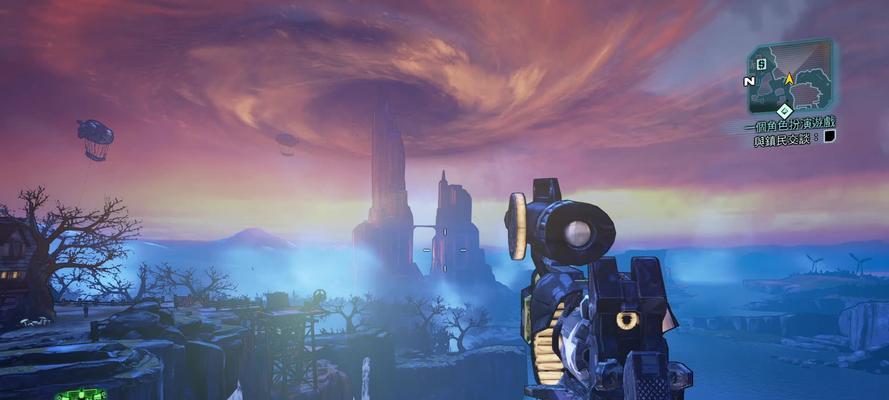
Task: Click the minimap in the corner
Action: 789,76
